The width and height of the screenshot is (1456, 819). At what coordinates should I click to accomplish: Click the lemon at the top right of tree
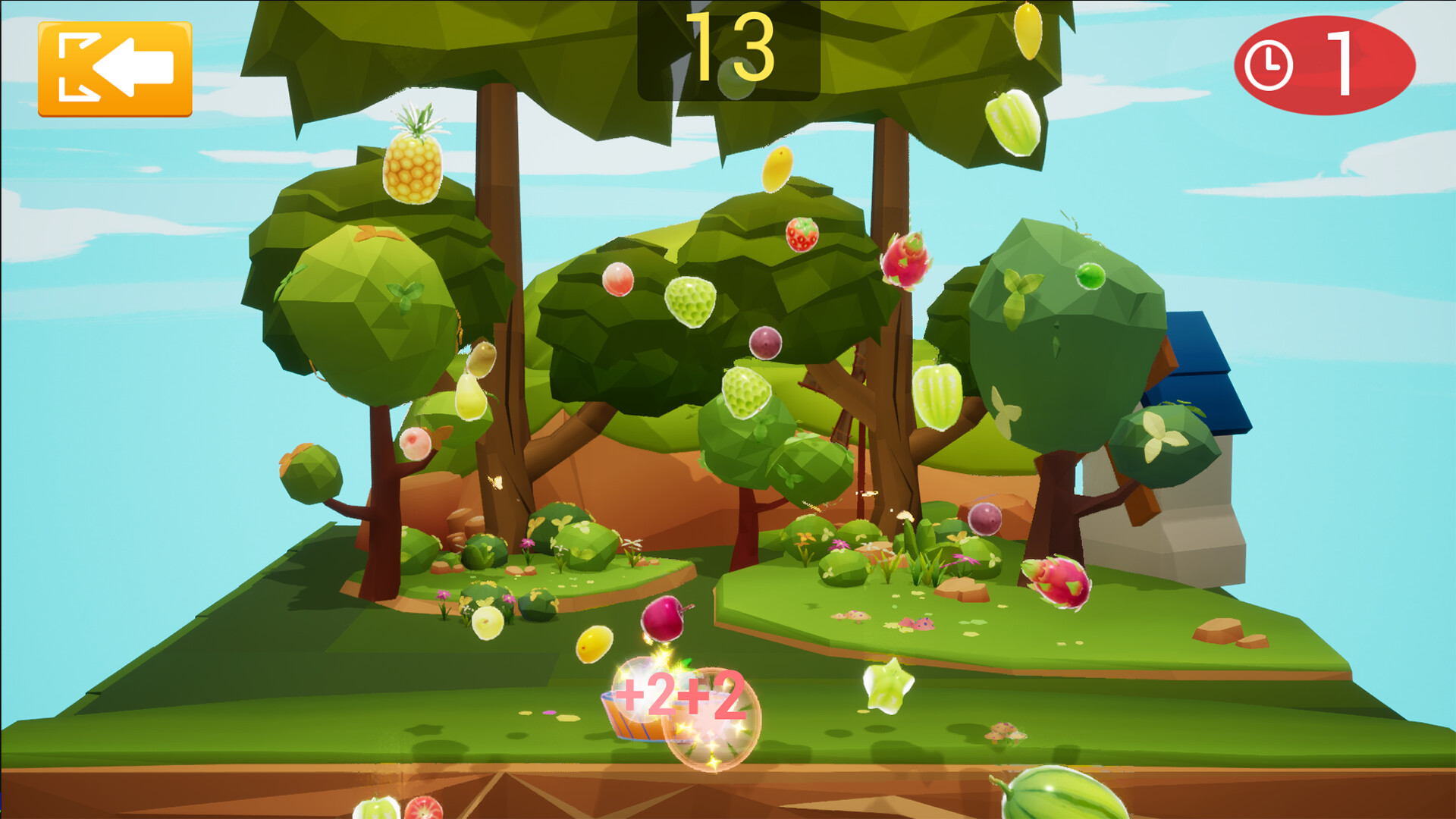point(1030,30)
